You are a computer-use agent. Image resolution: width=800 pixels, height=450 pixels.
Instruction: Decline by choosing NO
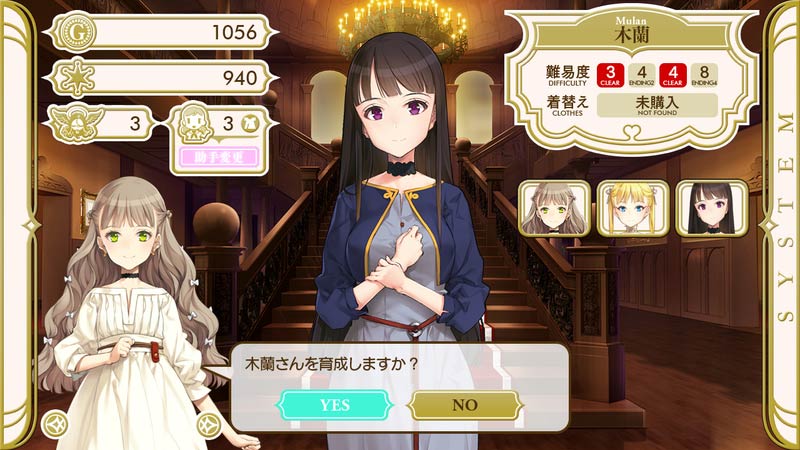pos(465,404)
